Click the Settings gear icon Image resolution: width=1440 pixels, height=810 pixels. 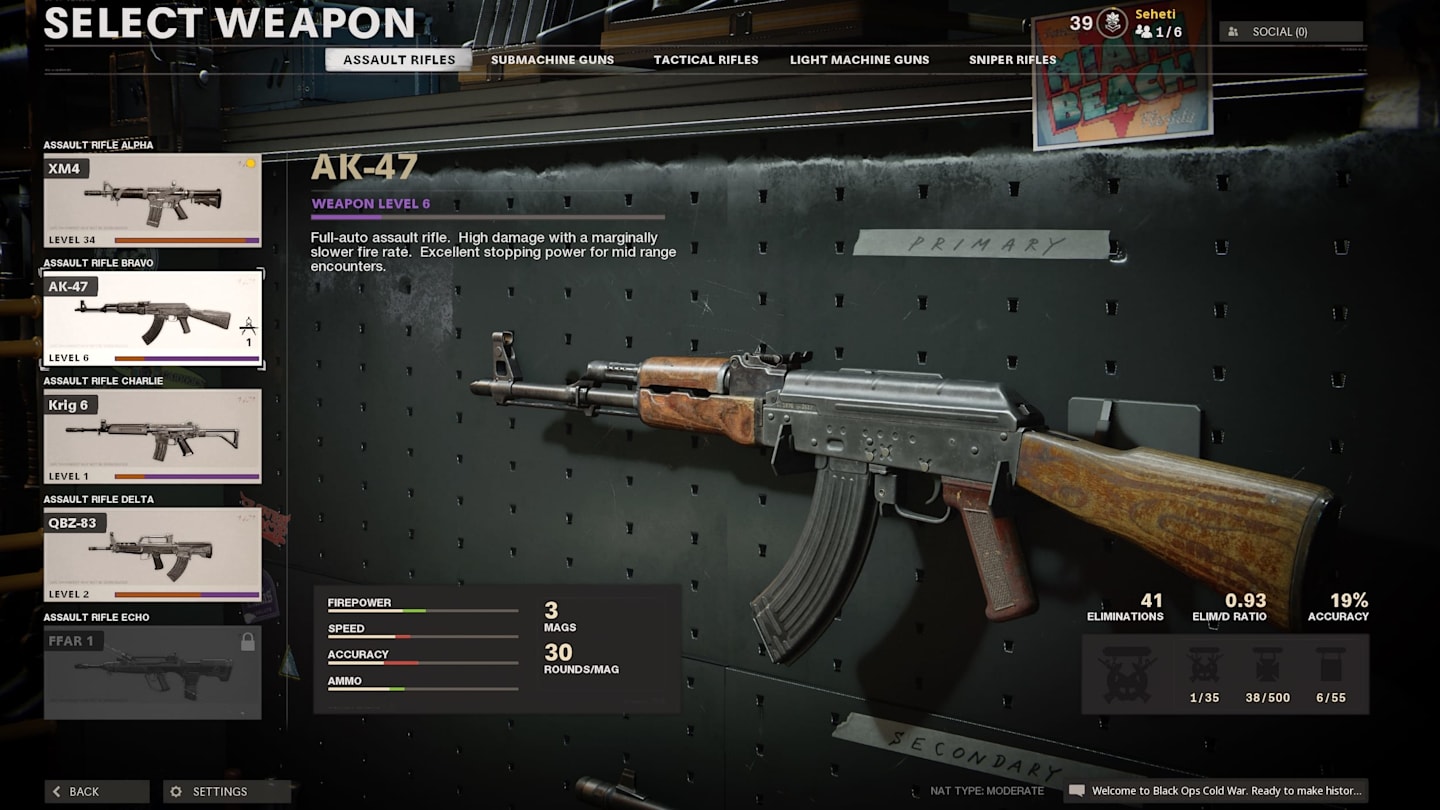tap(176, 791)
